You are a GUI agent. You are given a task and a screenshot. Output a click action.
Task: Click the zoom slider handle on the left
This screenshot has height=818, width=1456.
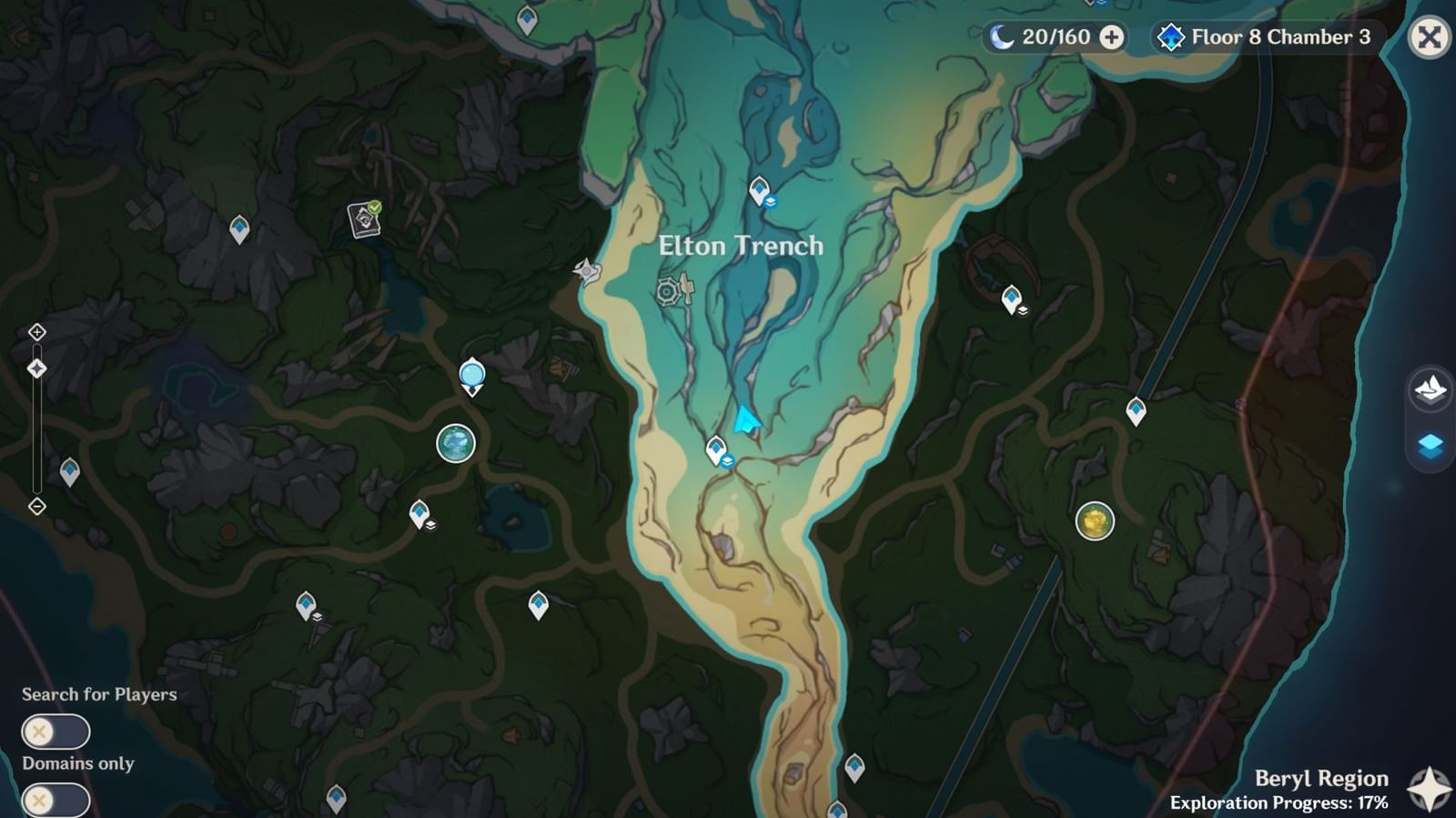point(36,368)
